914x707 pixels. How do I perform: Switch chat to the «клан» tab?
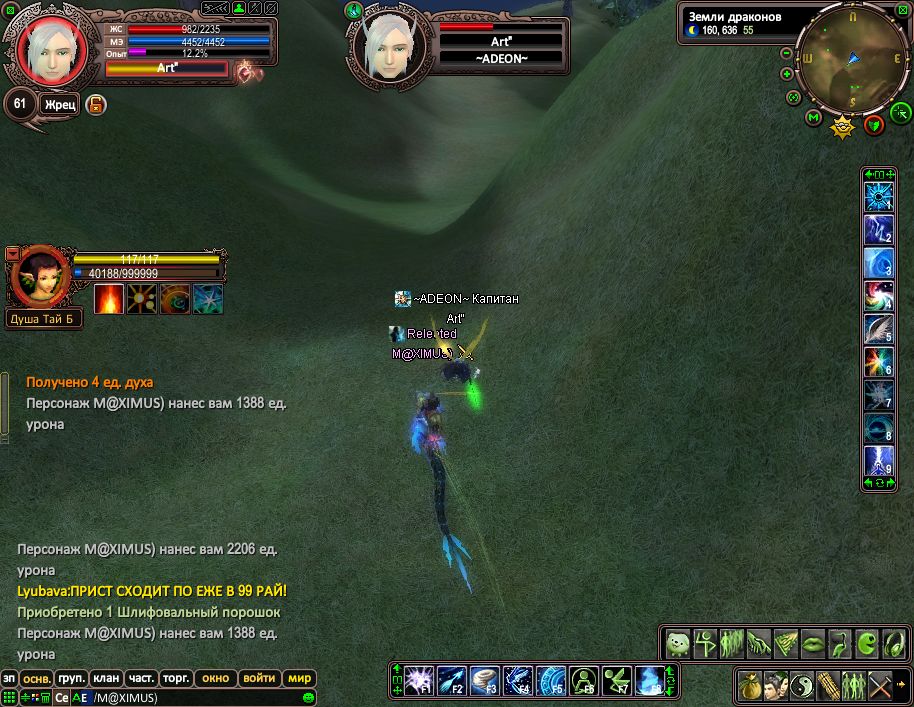[x=105, y=677]
